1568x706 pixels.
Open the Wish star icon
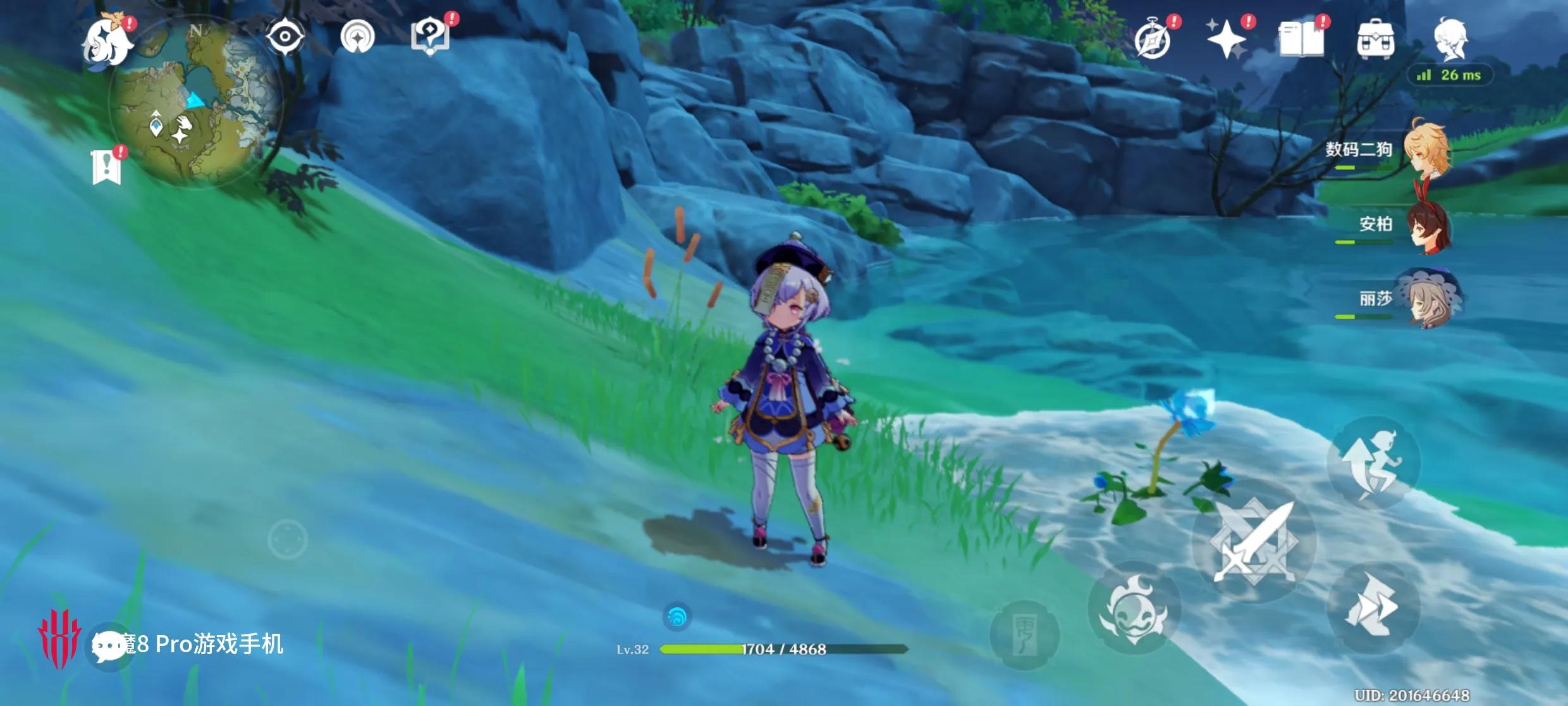click(1227, 39)
